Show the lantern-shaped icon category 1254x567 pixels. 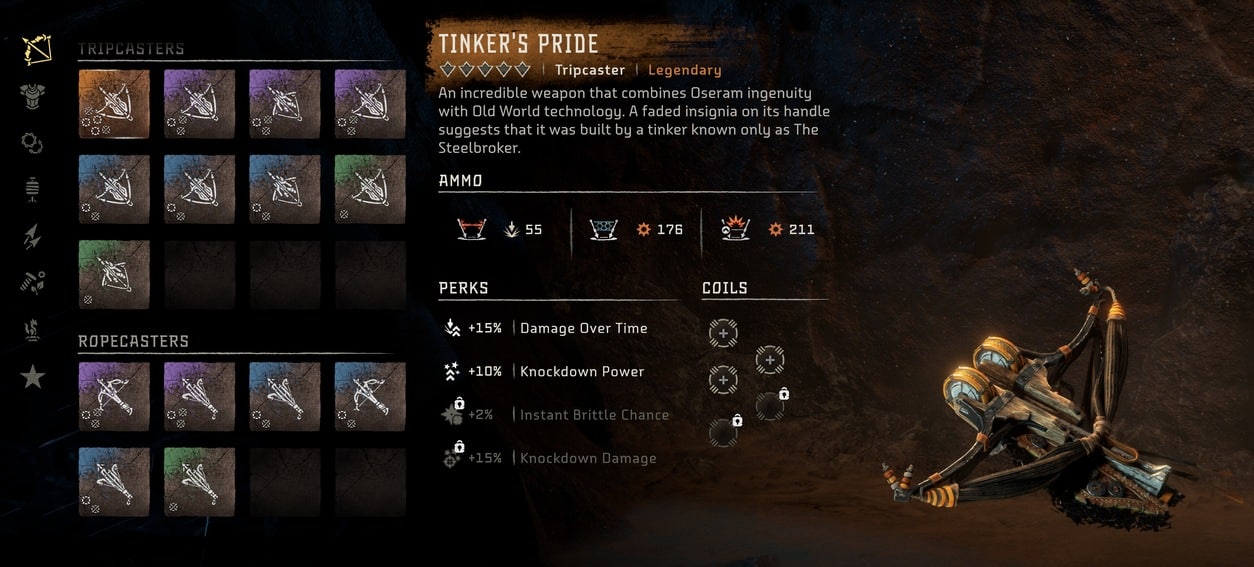coord(33,189)
